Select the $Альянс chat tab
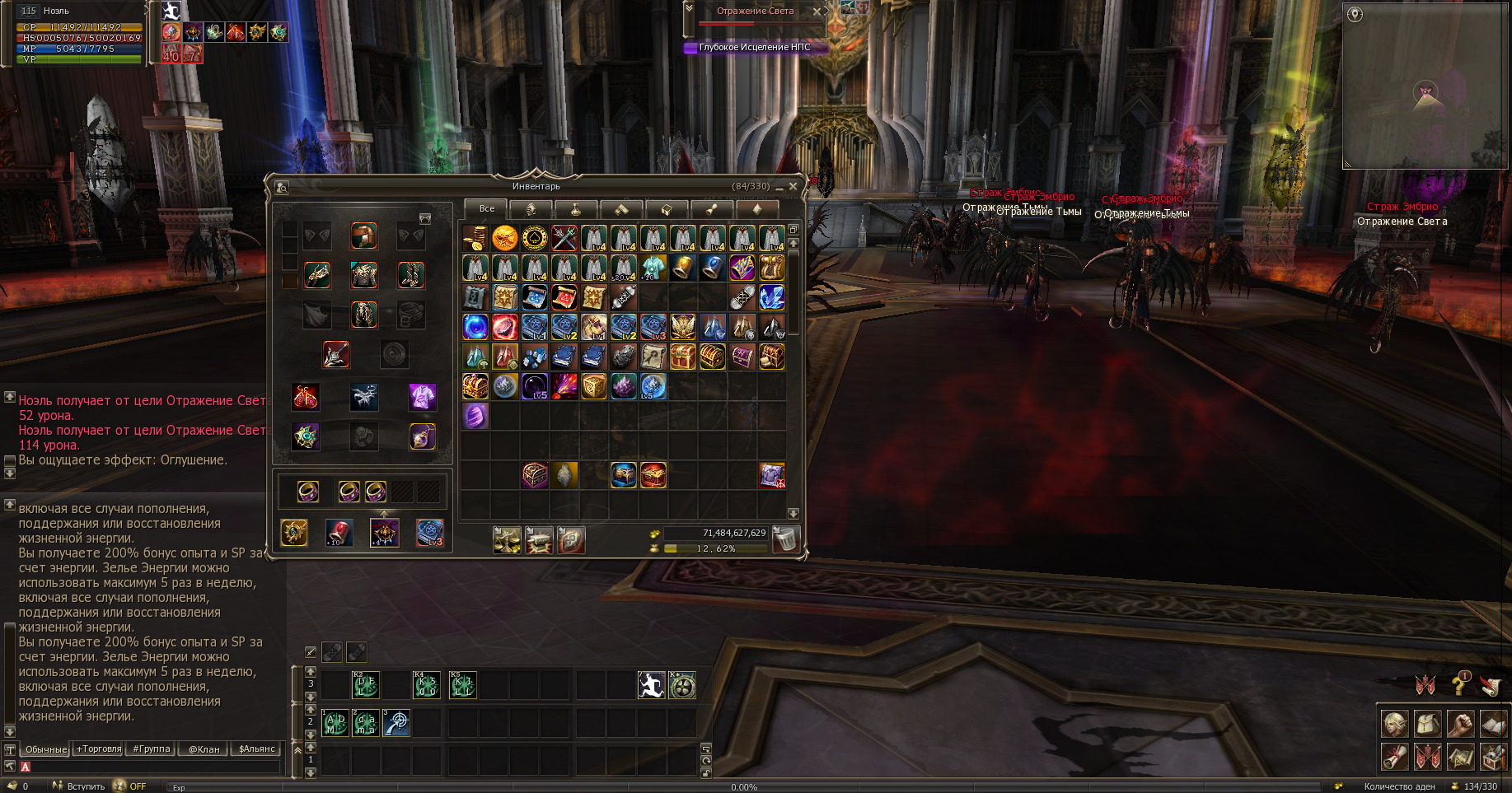1512x793 pixels. click(257, 749)
